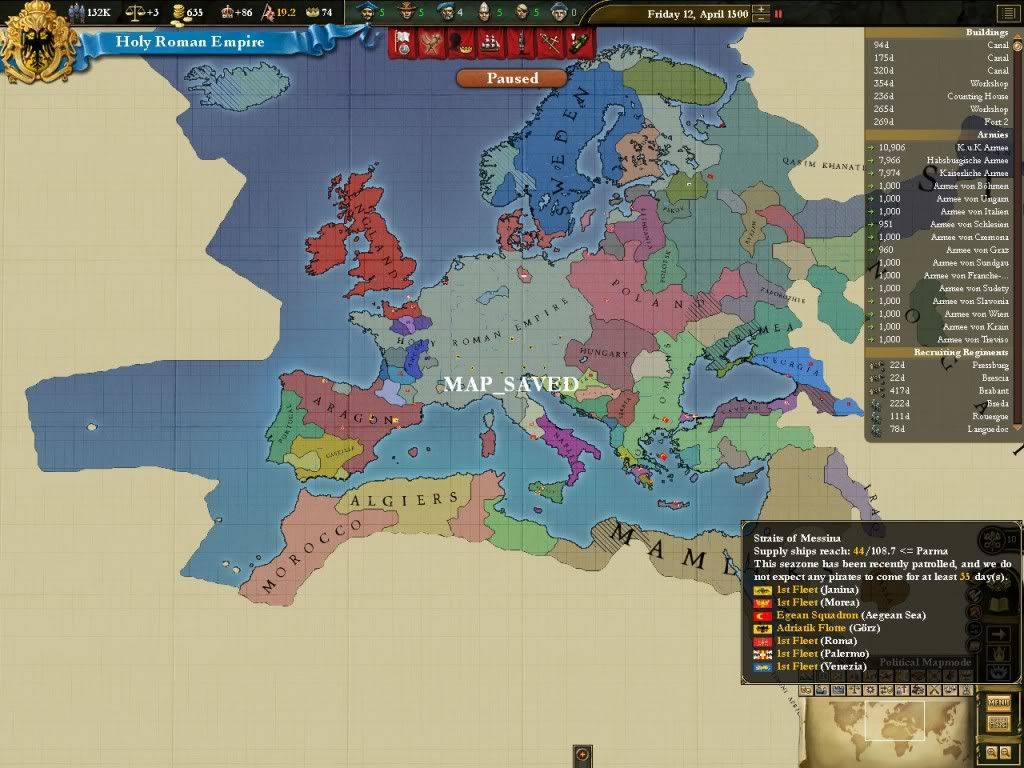This screenshot has height=768, width=1024.
Task: Select Habsburgische Armee in the armies list
Action: pos(940,160)
